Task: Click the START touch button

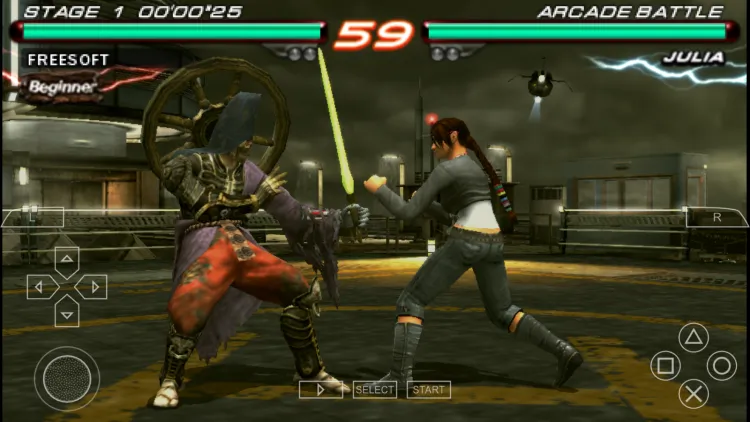Action: pyautogui.click(x=428, y=389)
